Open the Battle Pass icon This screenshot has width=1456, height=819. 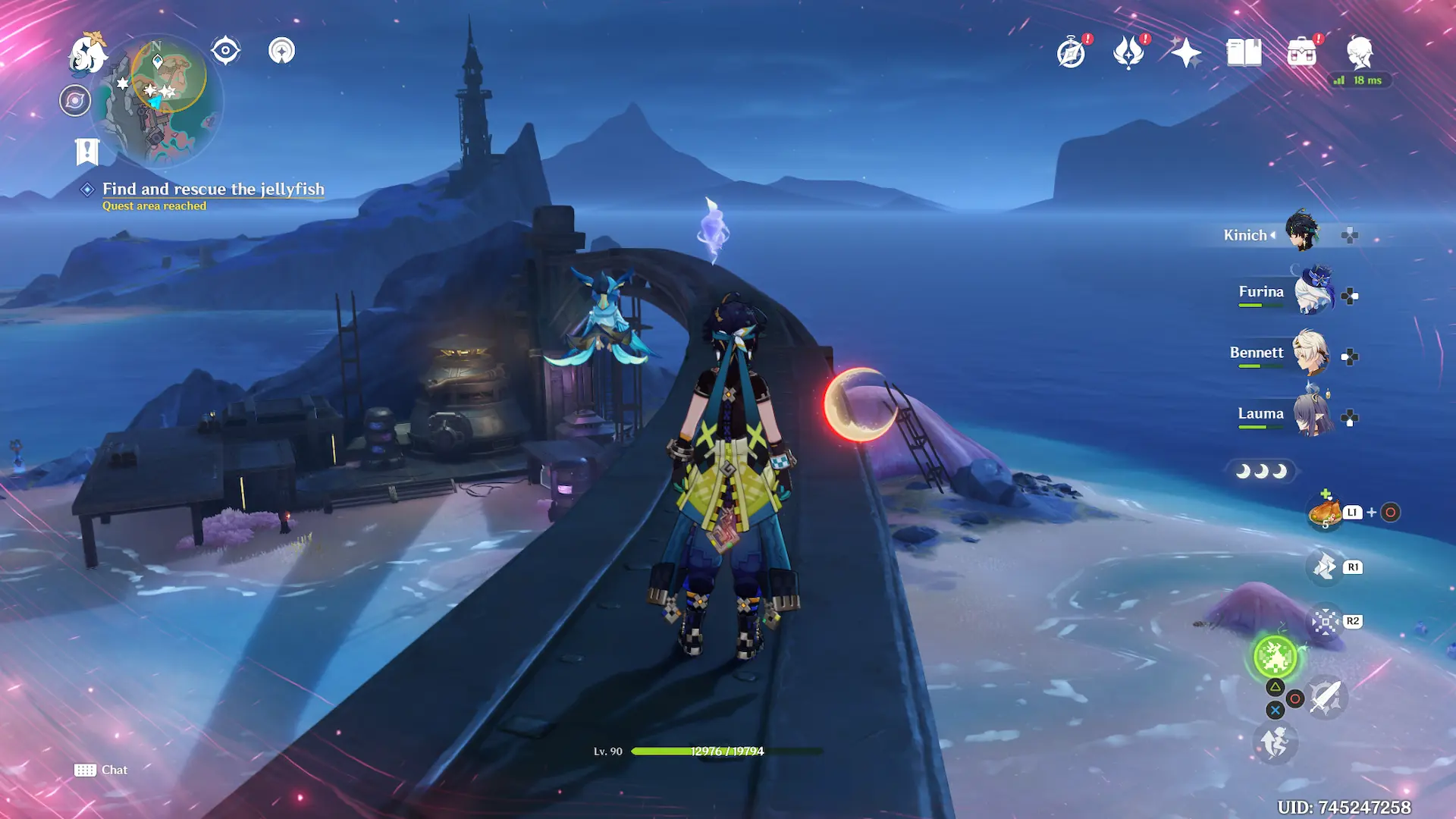tap(1128, 53)
